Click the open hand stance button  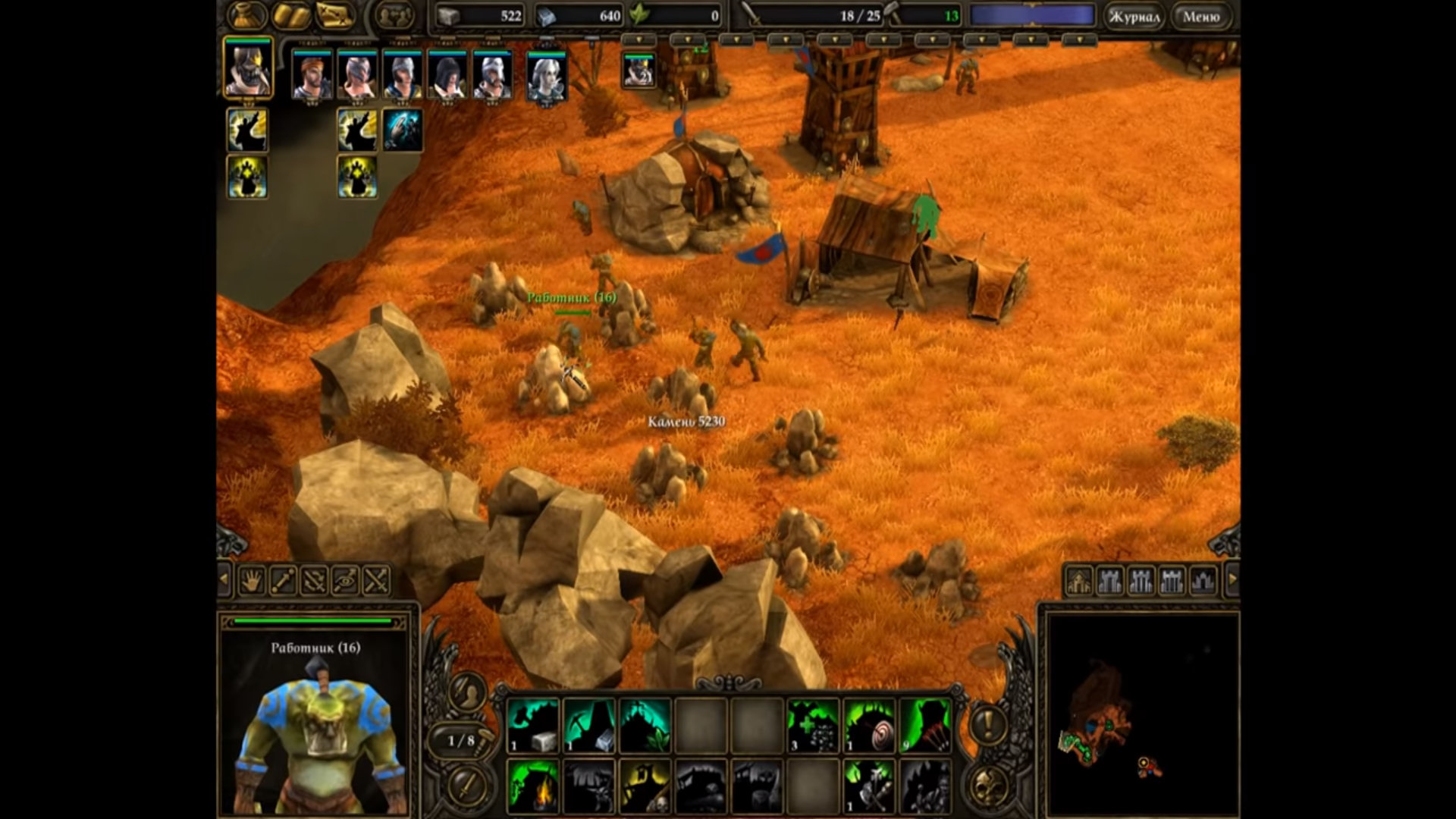(252, 581)
